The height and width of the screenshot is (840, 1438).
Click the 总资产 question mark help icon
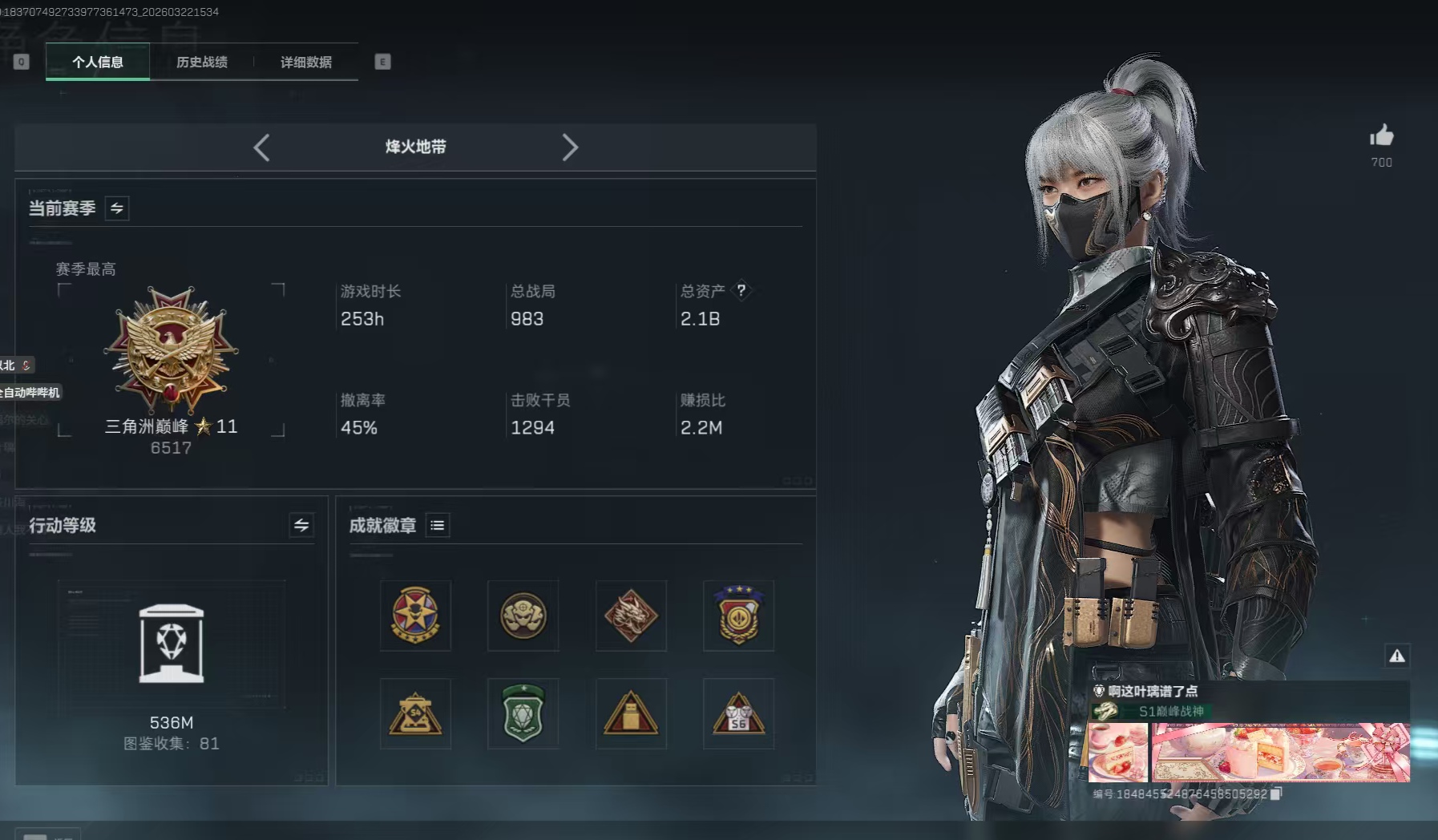tap(741, 290)
